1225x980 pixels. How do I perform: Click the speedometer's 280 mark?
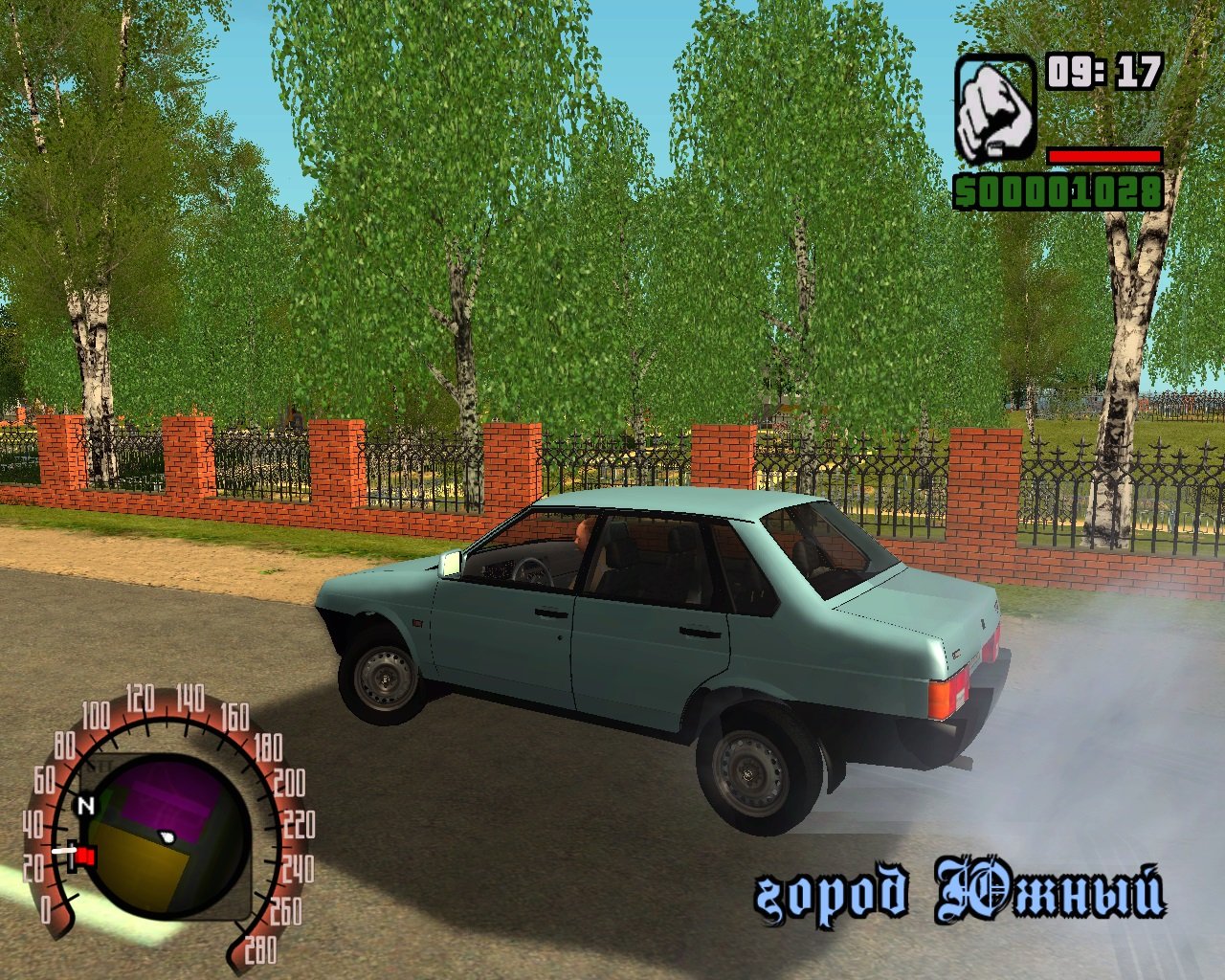(260, 948)
